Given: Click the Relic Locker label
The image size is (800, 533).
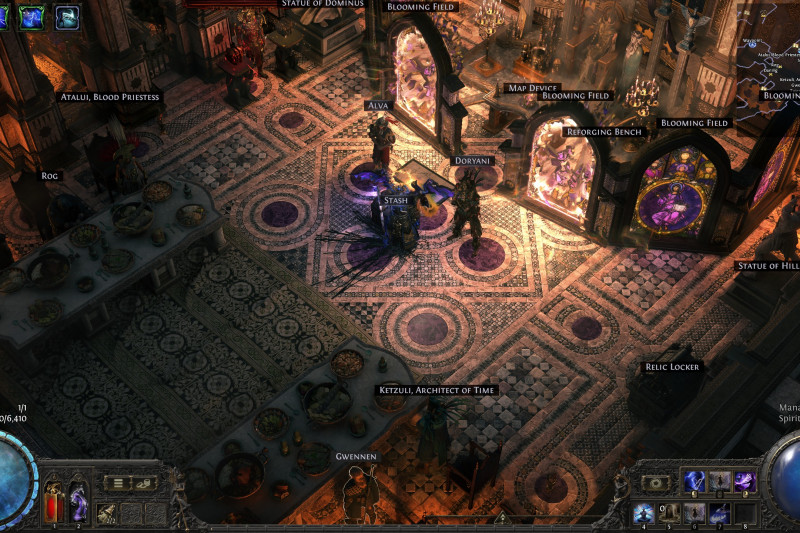Looking at the screenshot, I should (x=672, y=367).
